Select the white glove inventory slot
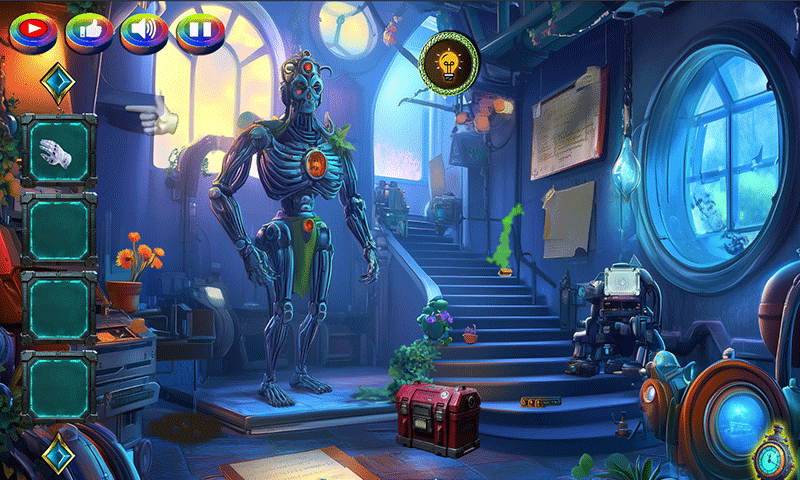The image size is (800, 480). [58, 152]
